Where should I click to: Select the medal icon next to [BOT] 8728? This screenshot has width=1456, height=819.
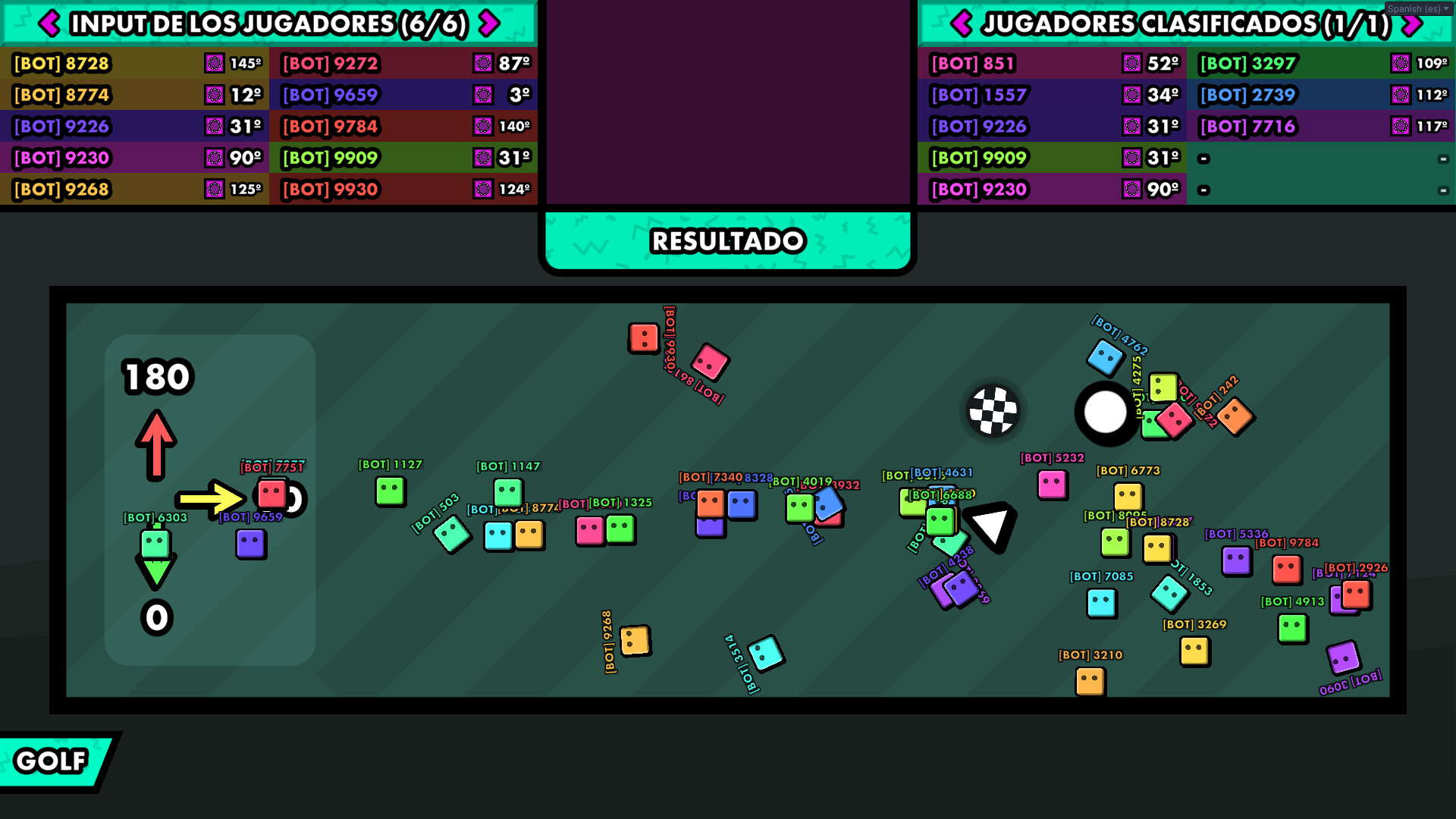click(x=215, y=64)
